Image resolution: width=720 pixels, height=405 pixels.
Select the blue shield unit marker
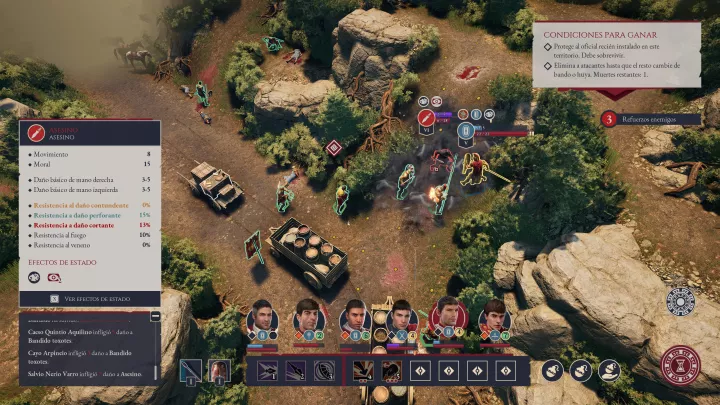pos(465,131)
